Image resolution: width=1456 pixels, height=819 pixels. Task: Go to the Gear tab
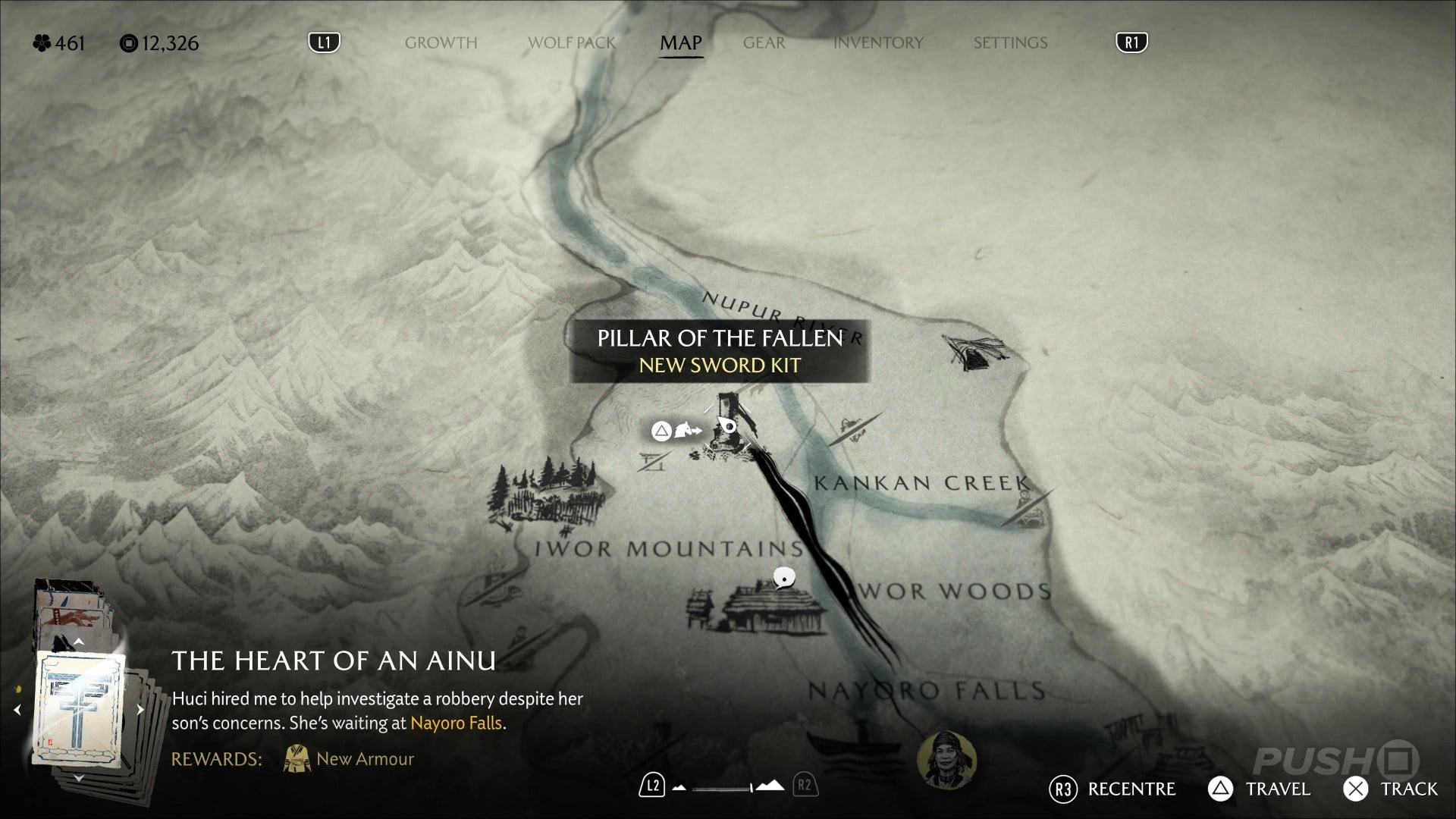(x=764, y=43)
